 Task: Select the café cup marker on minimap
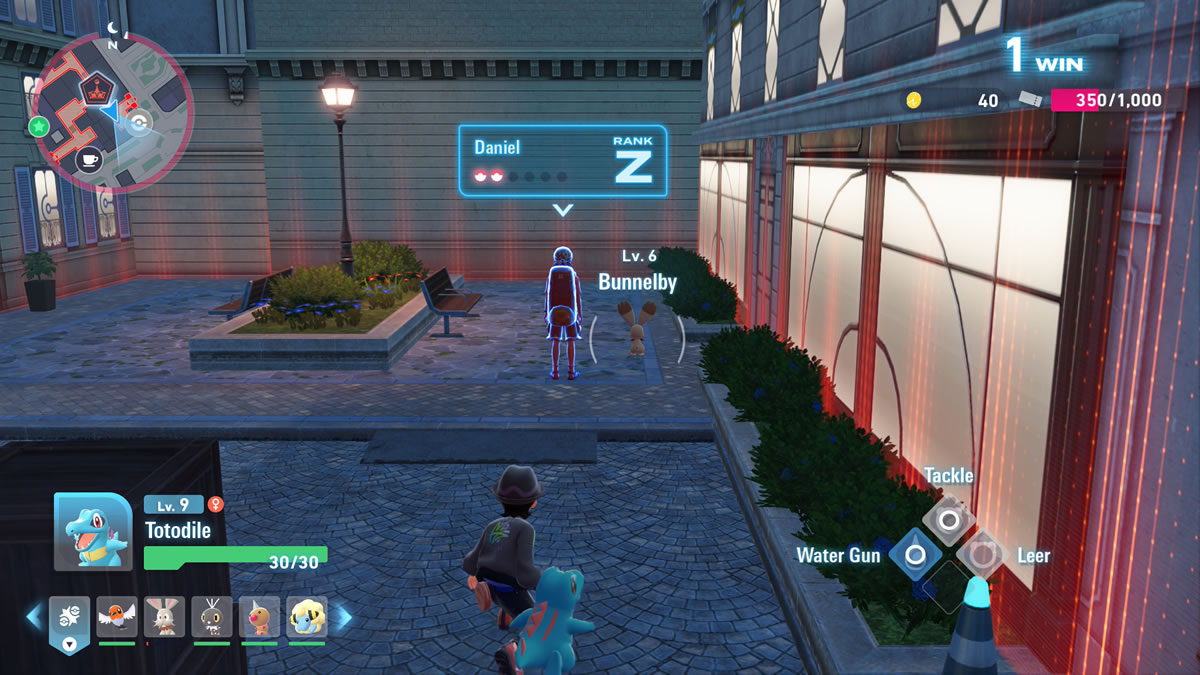click(88, 159)
